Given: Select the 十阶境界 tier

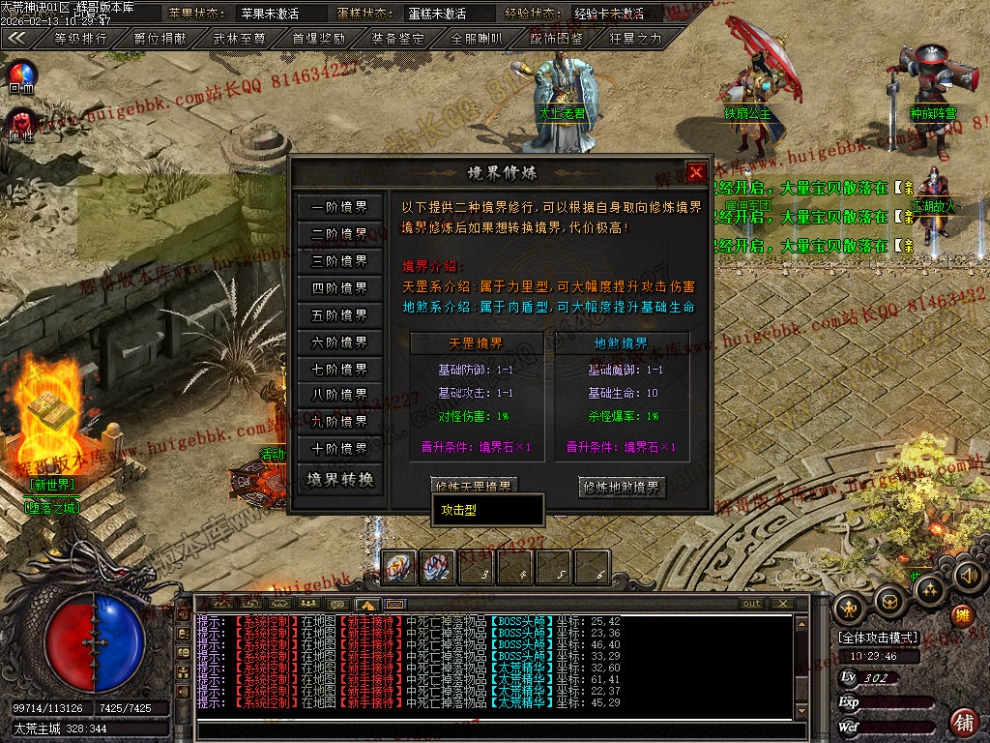Looking at the screenshot, I should pyautogui.click(x=340, y=449).
